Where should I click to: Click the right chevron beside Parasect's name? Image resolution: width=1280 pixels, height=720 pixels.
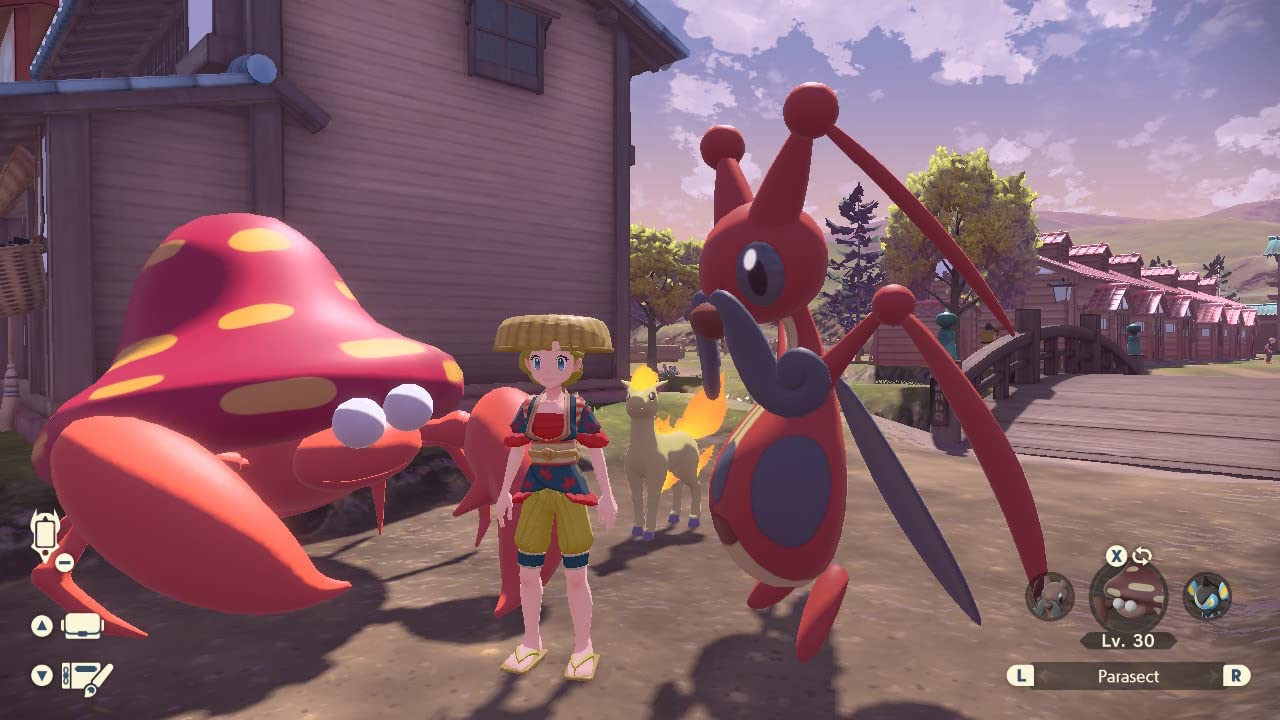point(1213,676)
